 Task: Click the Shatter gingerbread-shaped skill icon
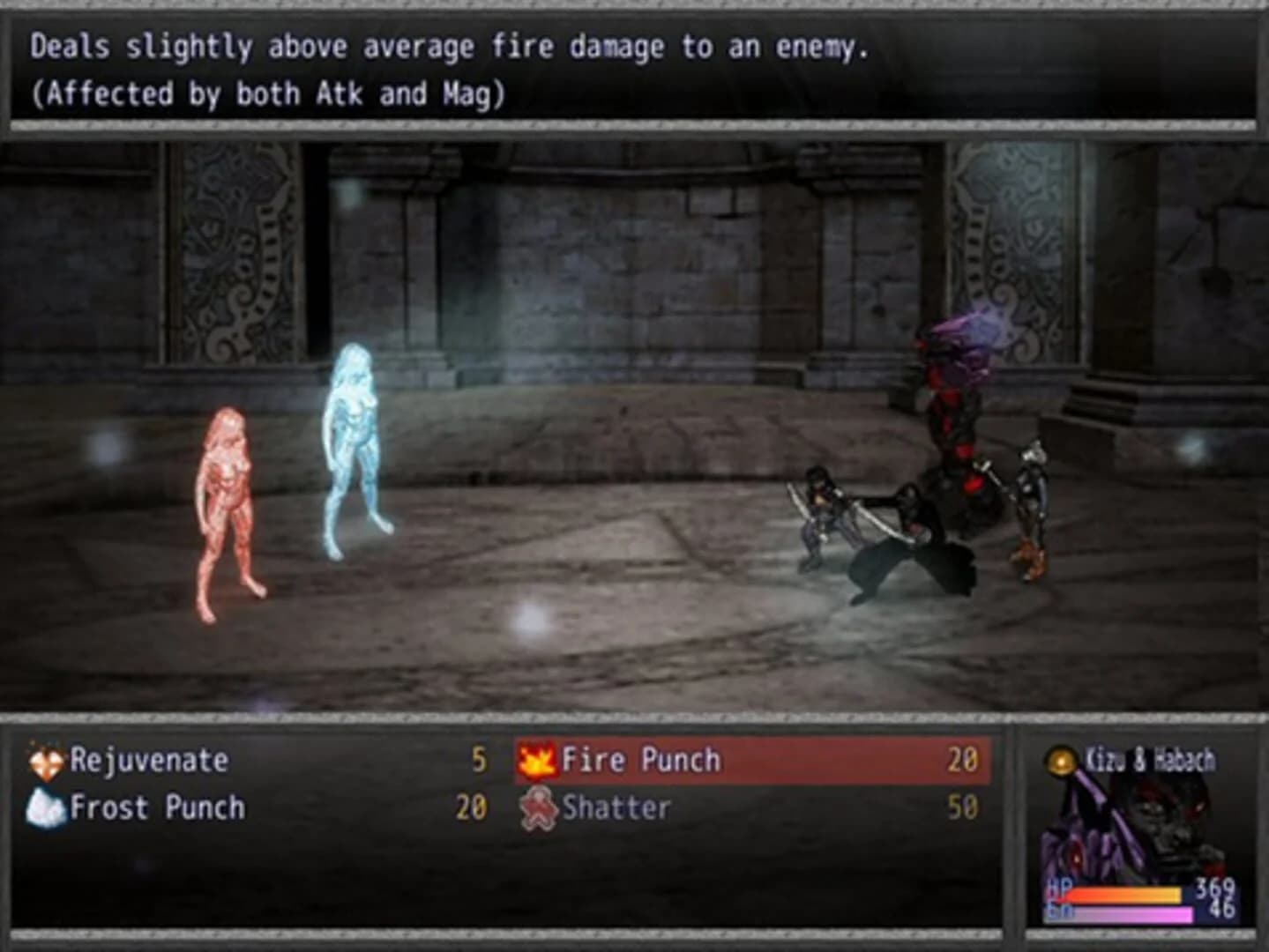pos(539,806)
